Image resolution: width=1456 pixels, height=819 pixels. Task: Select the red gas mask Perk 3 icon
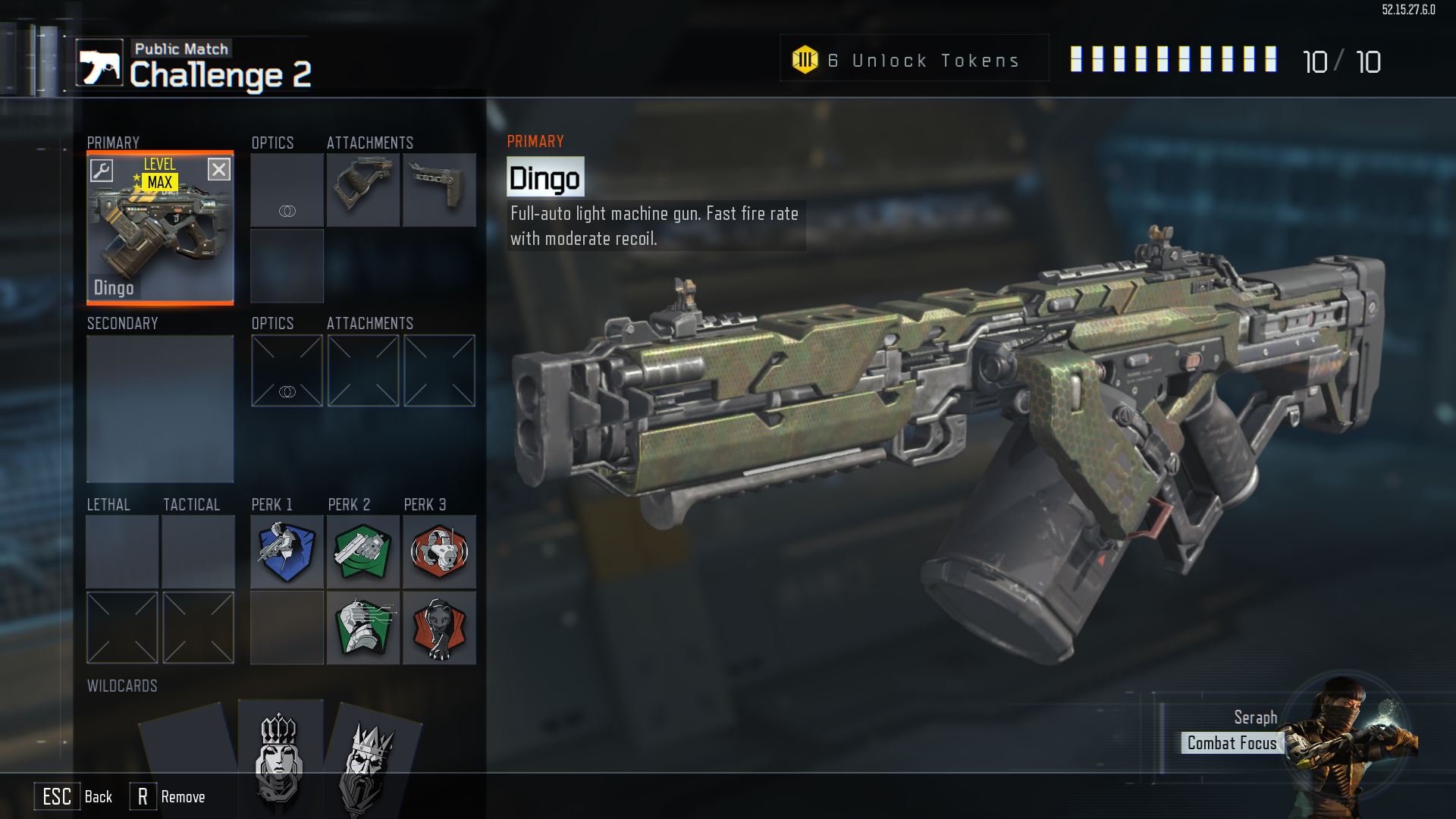click(x=439, y=552)
